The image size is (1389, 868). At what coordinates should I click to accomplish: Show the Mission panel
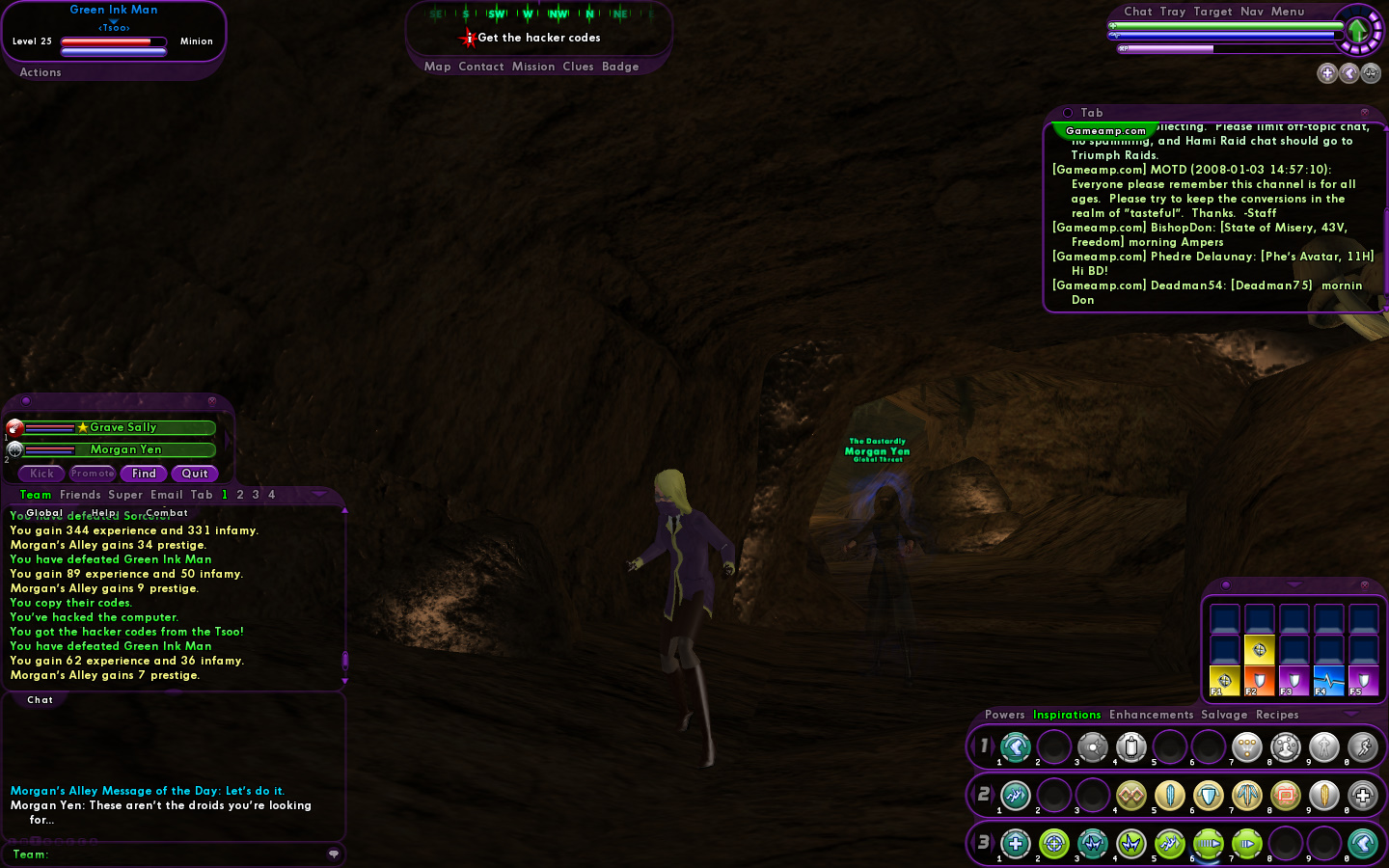coord(533,67)
